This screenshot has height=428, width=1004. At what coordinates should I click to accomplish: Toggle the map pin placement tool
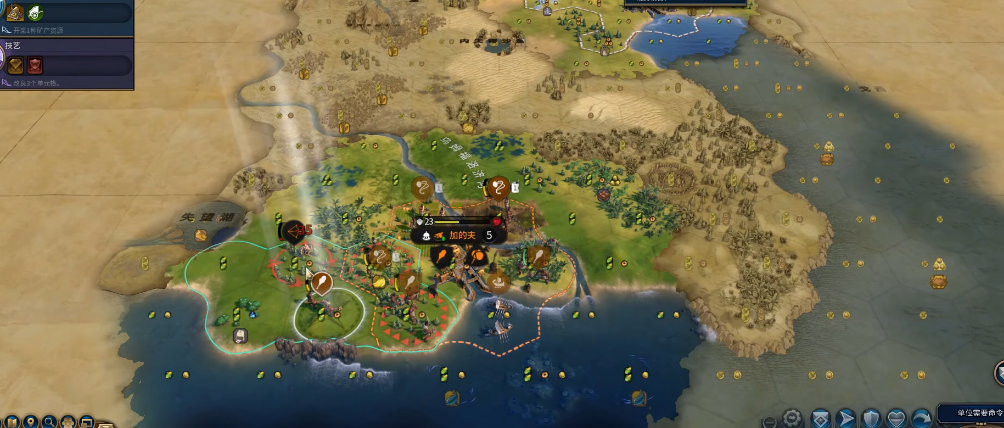click(x=31, y=421)
